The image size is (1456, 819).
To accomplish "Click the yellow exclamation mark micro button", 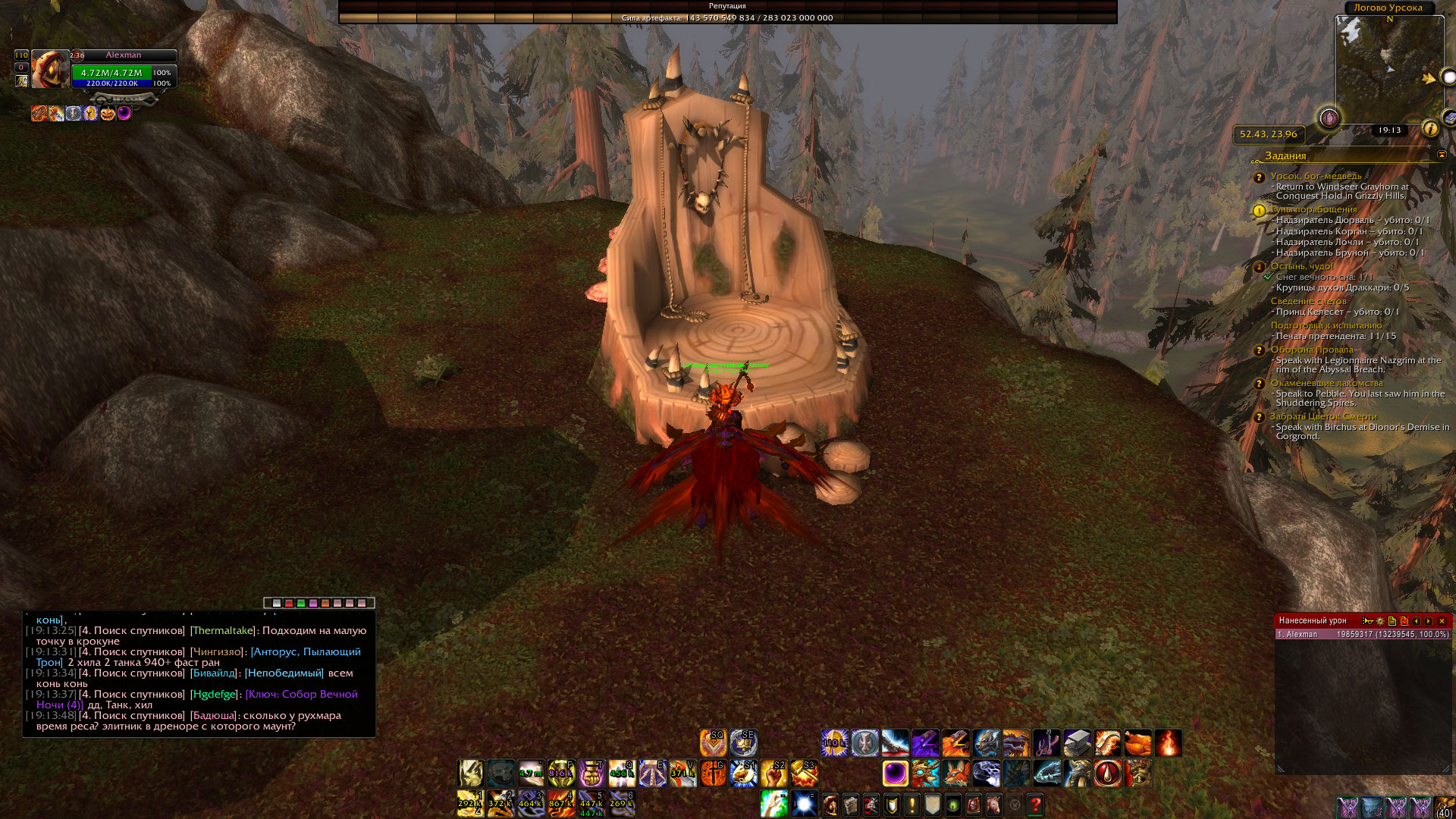I will [912, 805].
